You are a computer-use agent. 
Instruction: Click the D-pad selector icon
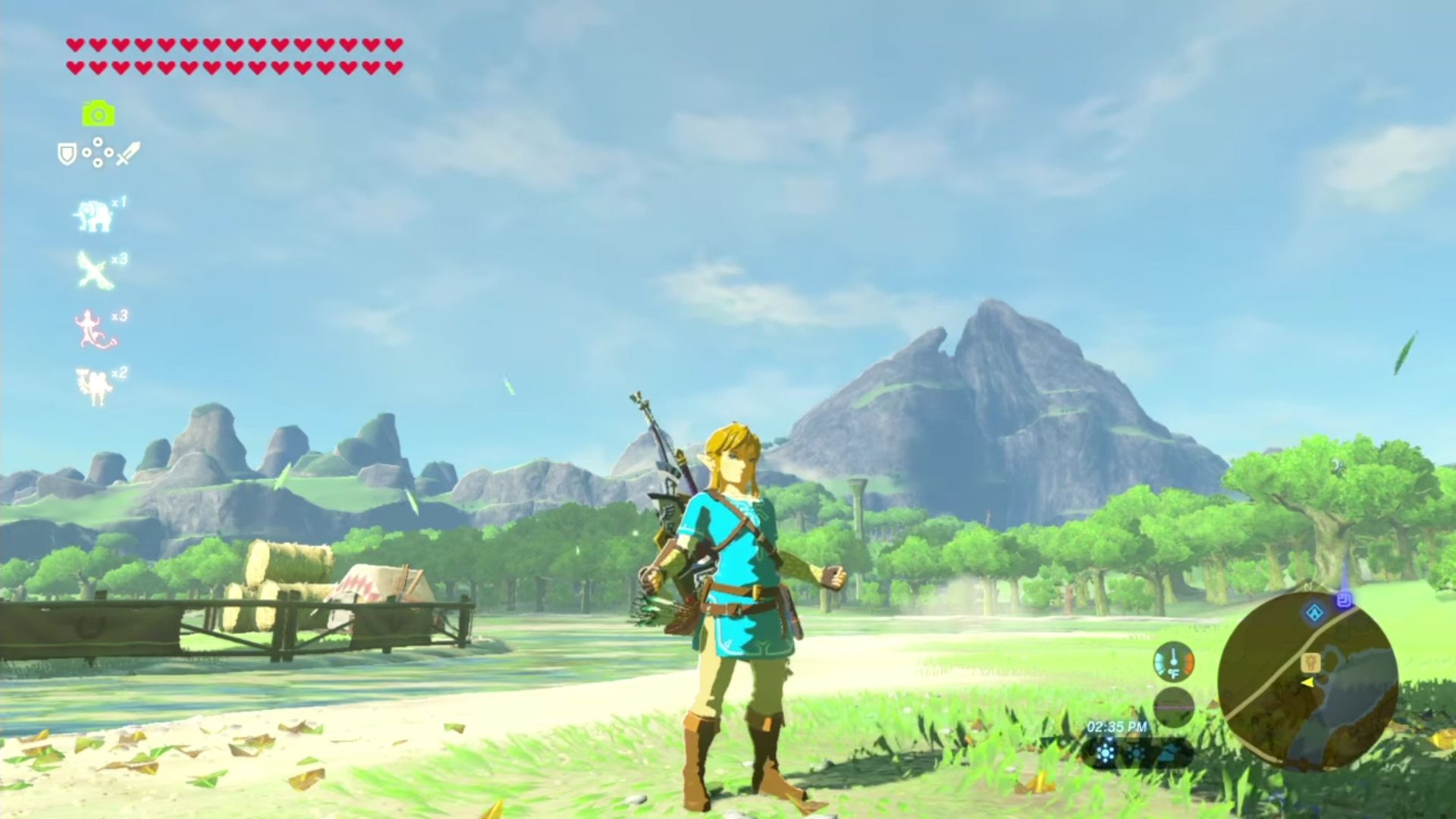click(99, 152)
